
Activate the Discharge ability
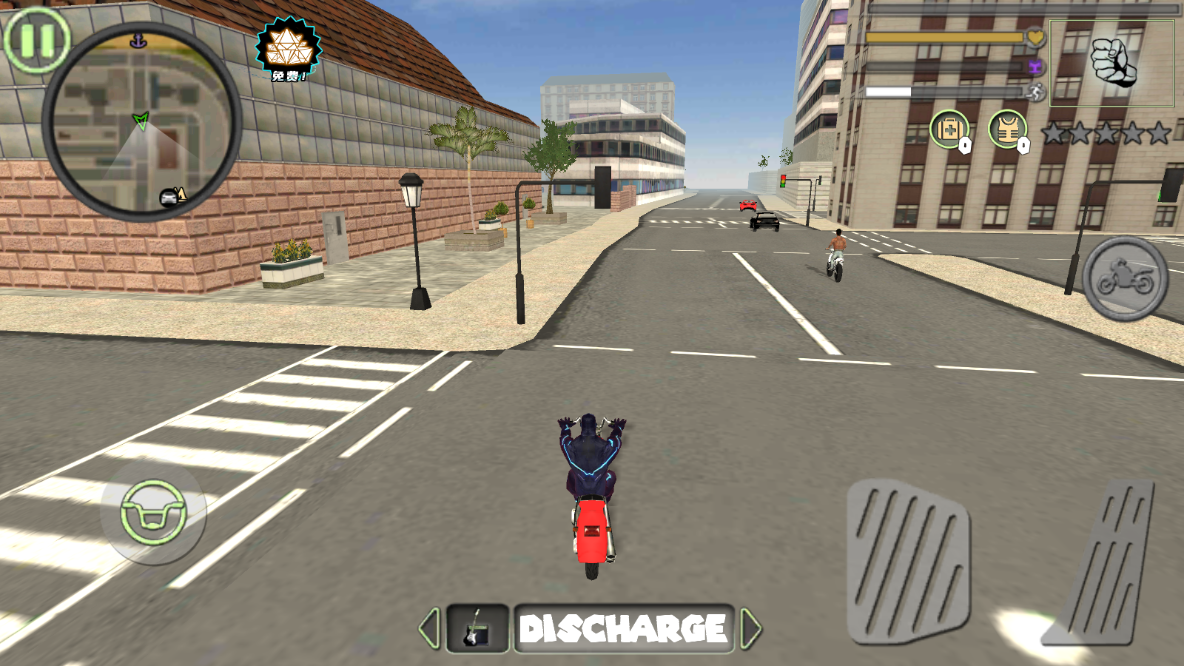(x=623, y=628)
